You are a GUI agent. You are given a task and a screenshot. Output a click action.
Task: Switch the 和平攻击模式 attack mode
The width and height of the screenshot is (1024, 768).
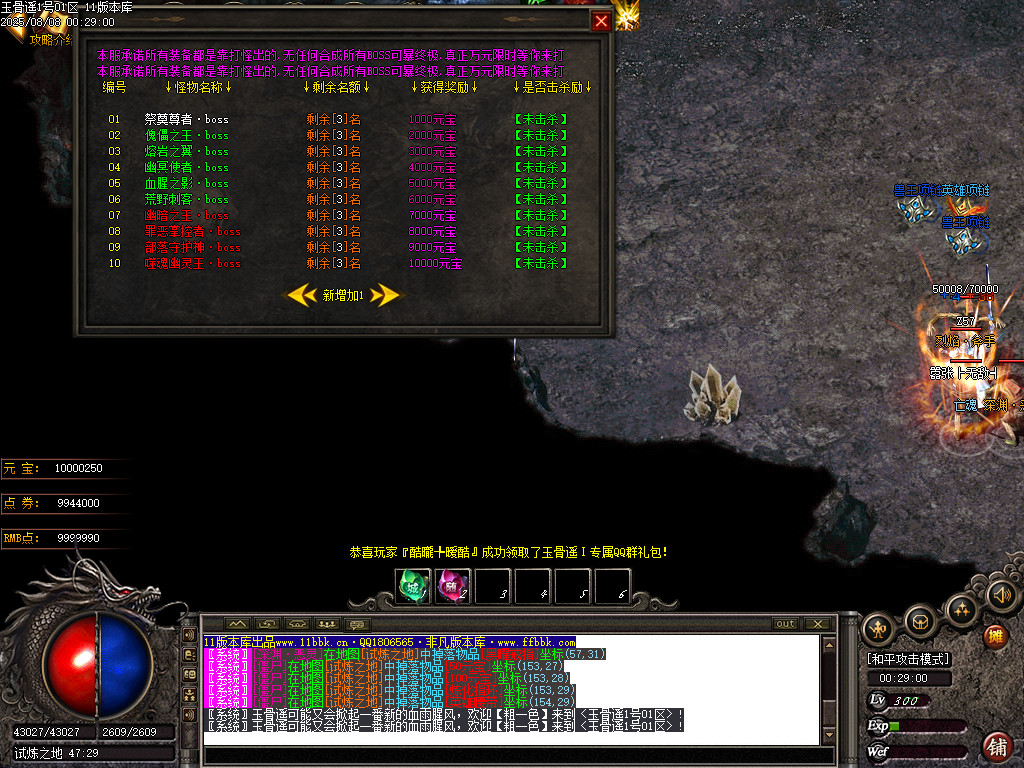click(908, 659)
